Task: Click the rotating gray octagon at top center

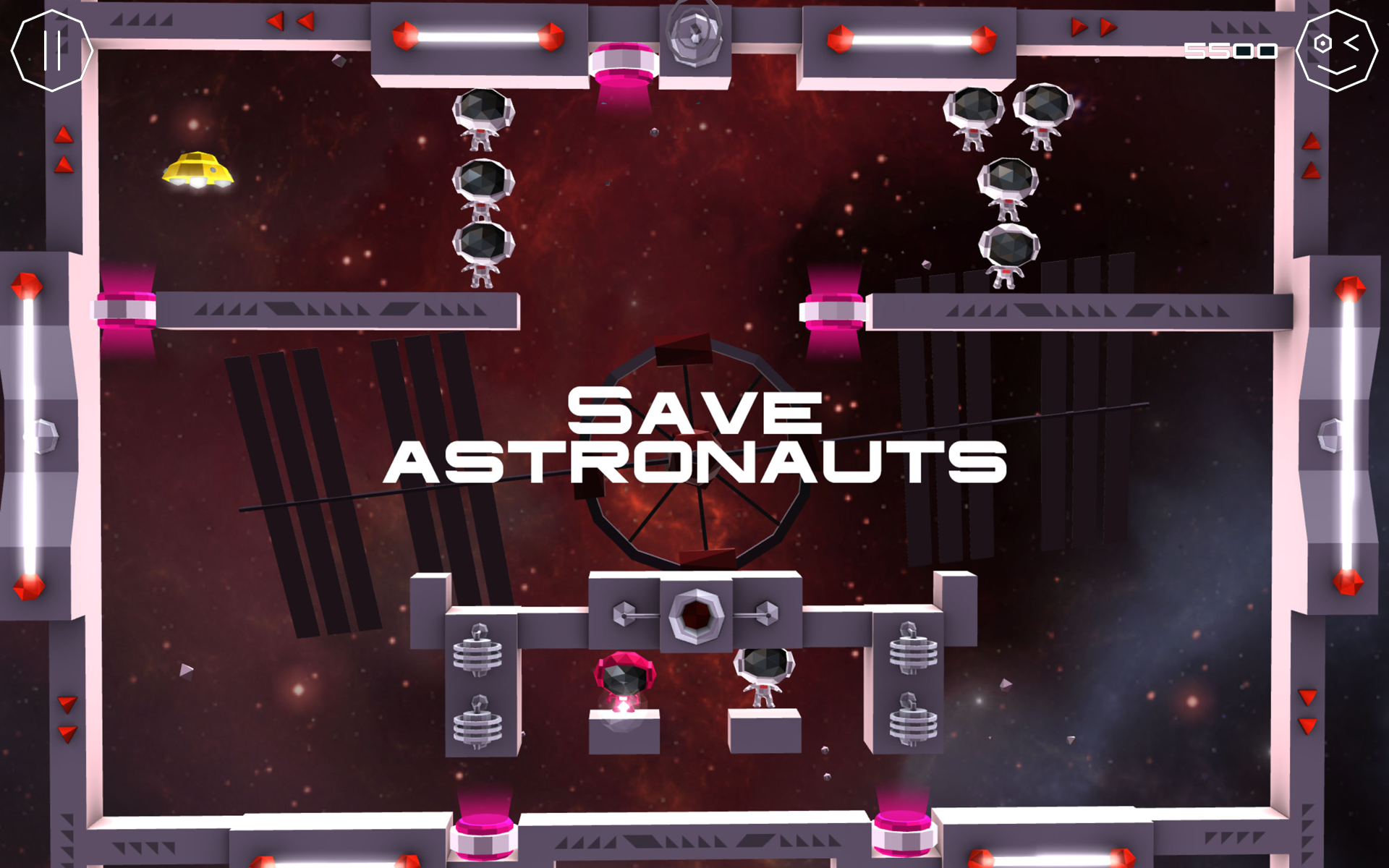Action: coord(693,33)
